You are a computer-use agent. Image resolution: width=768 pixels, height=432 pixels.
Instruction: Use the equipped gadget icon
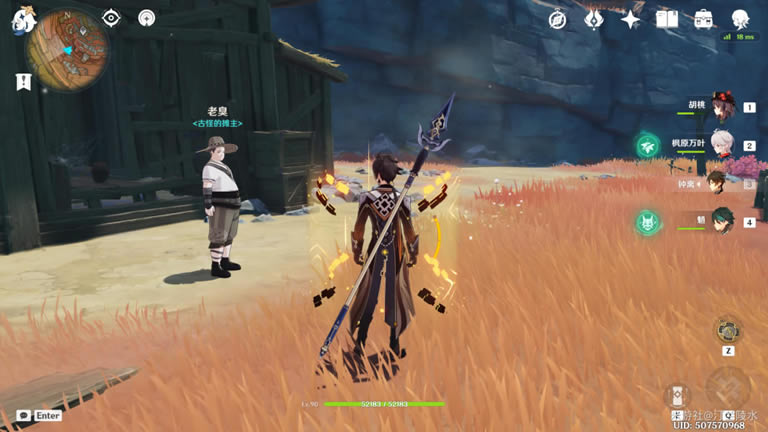(727, 331)
